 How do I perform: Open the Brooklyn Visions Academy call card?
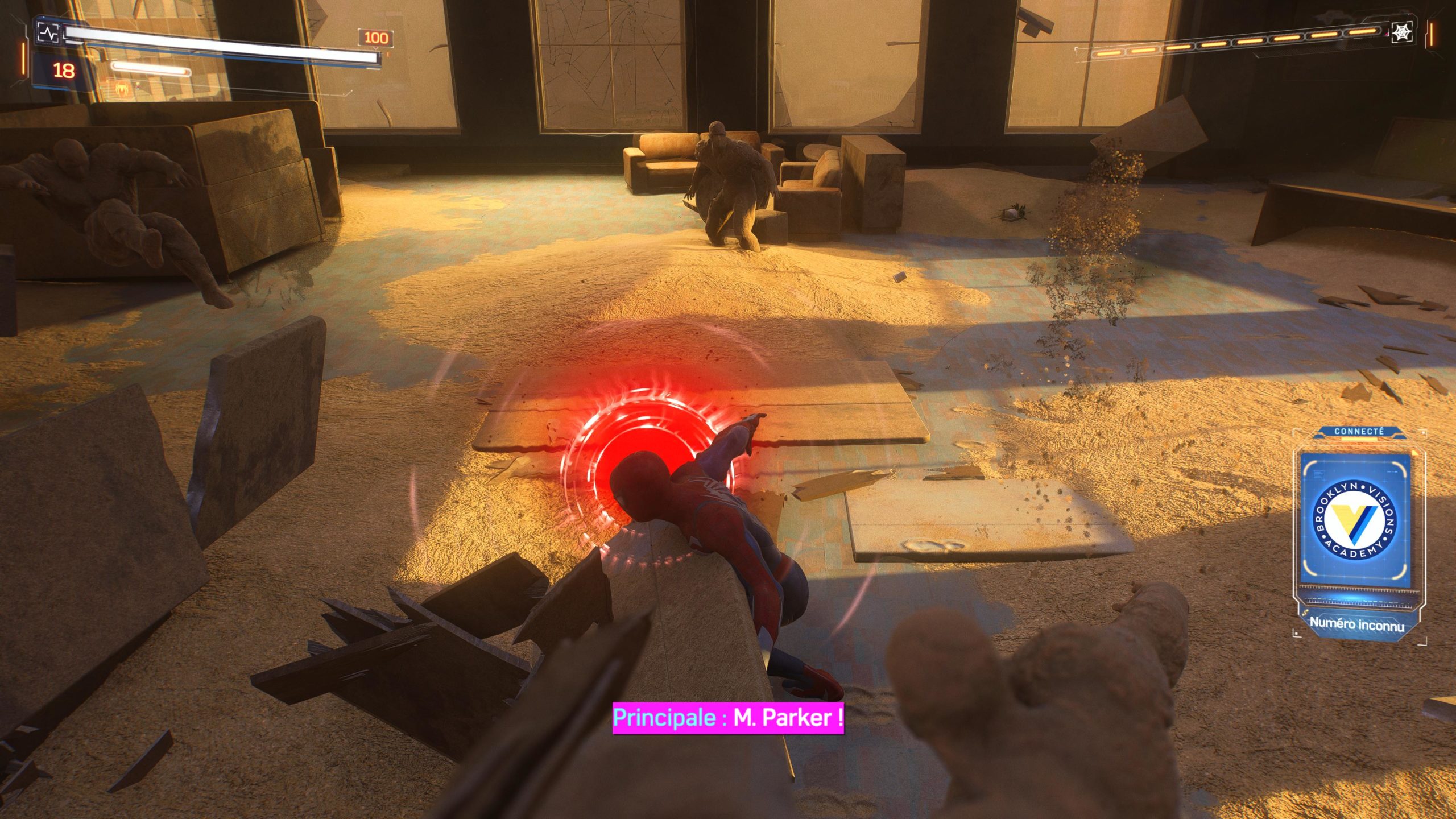pyautogui.click(x=1354, y=522)
